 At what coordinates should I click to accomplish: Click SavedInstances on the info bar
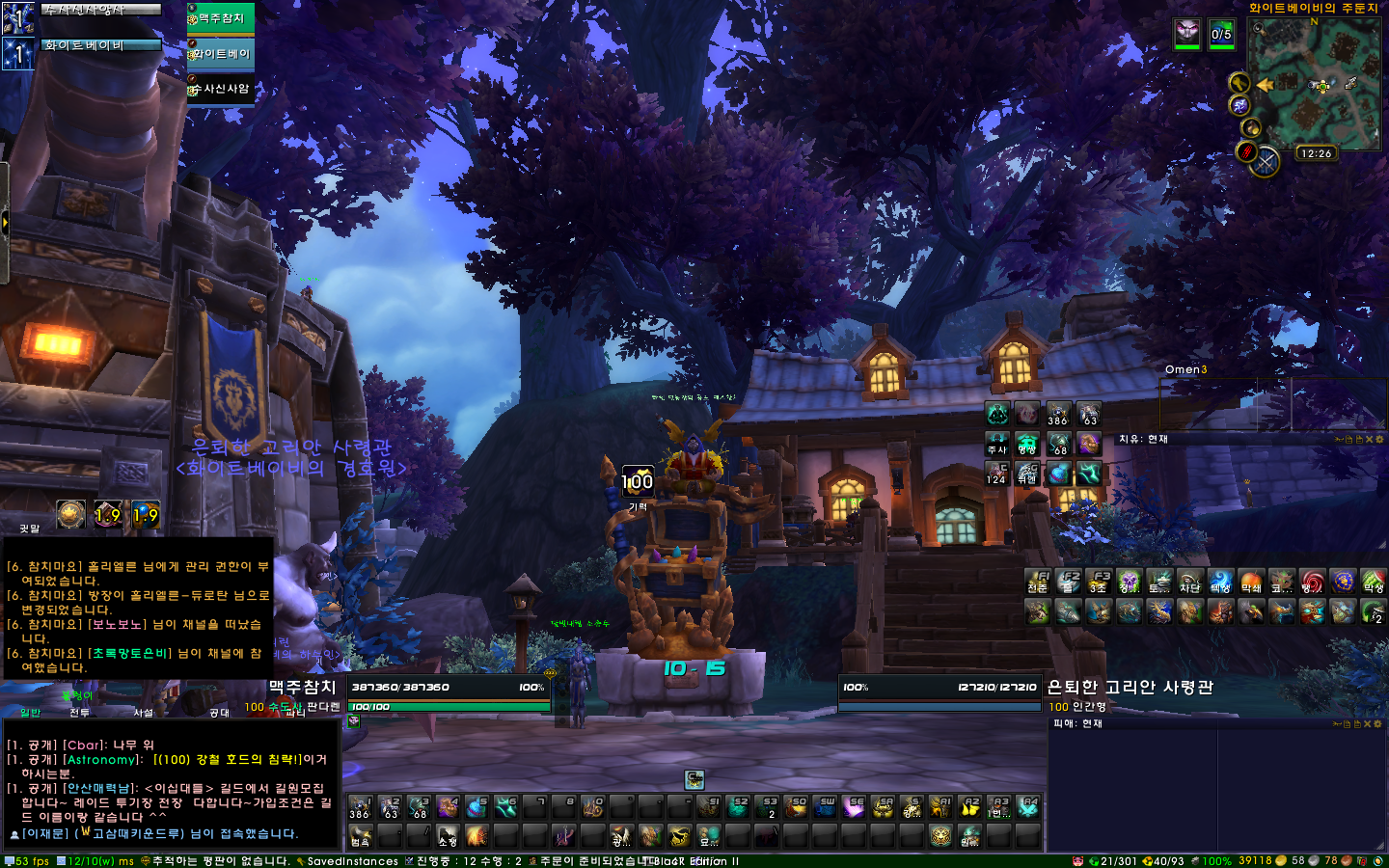click(x=351, y=861)
